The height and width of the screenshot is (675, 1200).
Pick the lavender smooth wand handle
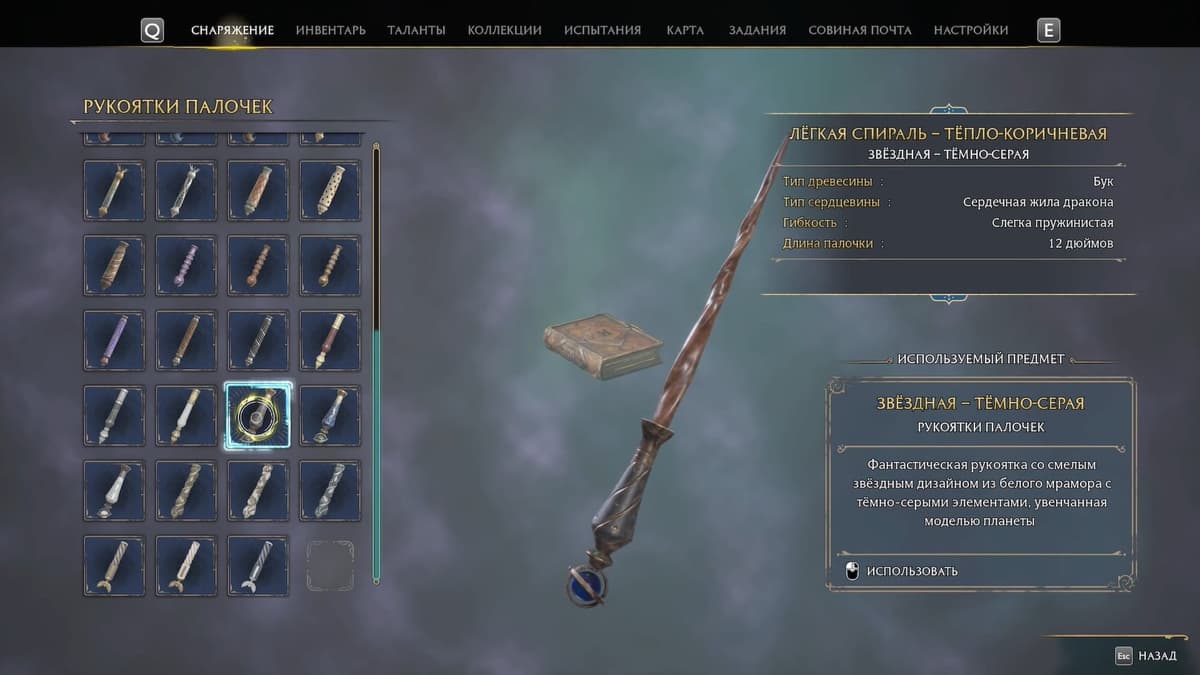tap(114, 340)
